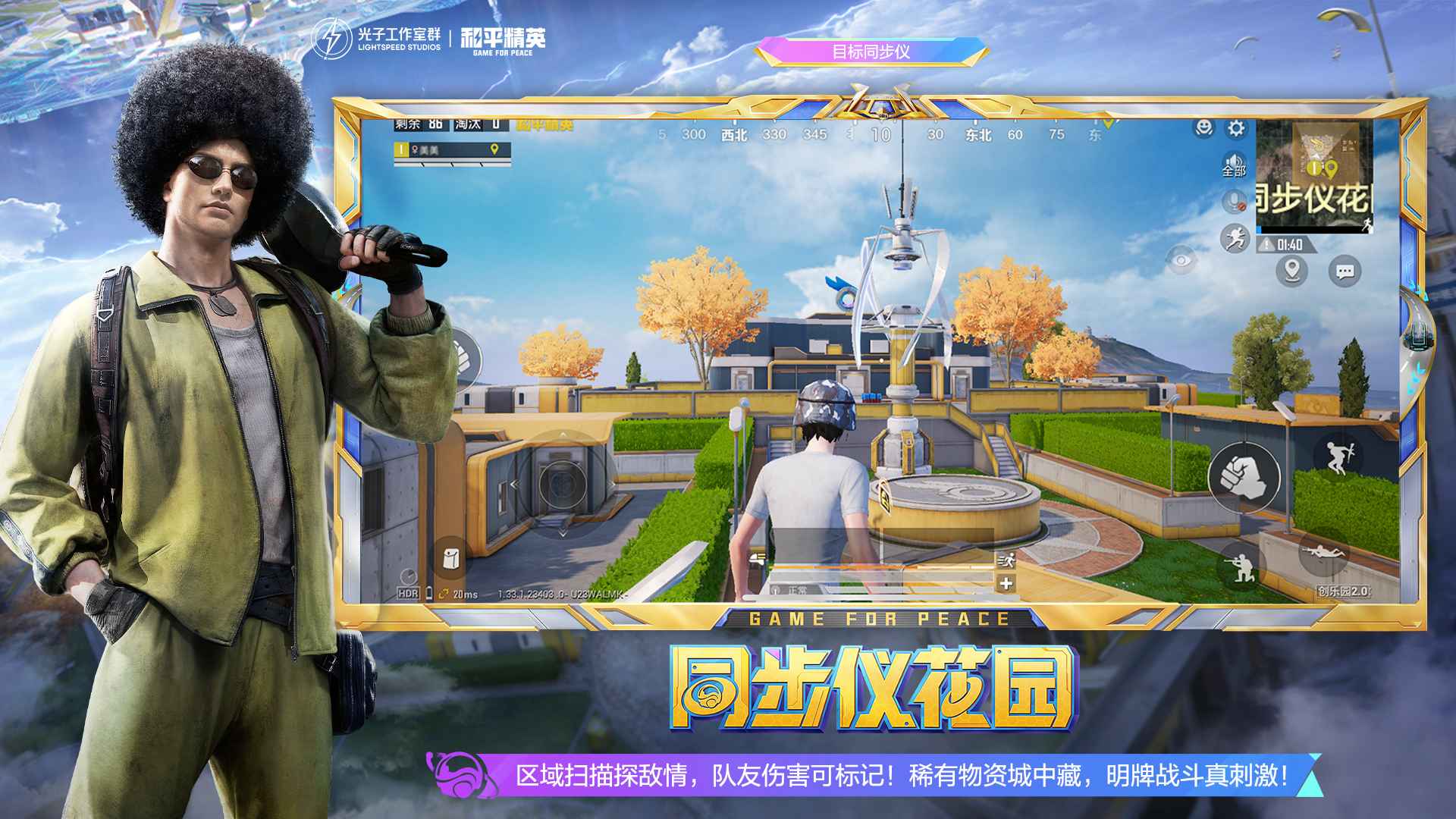Select the emoji expression icon
The image size is (1456, 819).
[1203, 127]
